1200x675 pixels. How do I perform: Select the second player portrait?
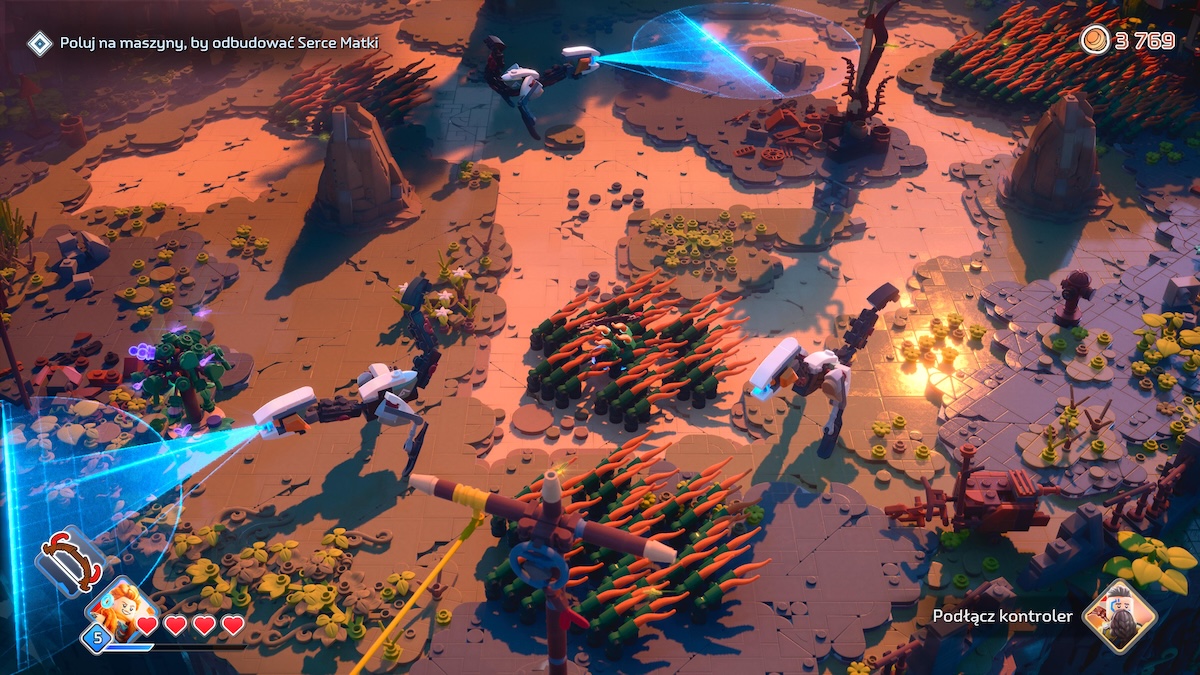pos(1119,615)
